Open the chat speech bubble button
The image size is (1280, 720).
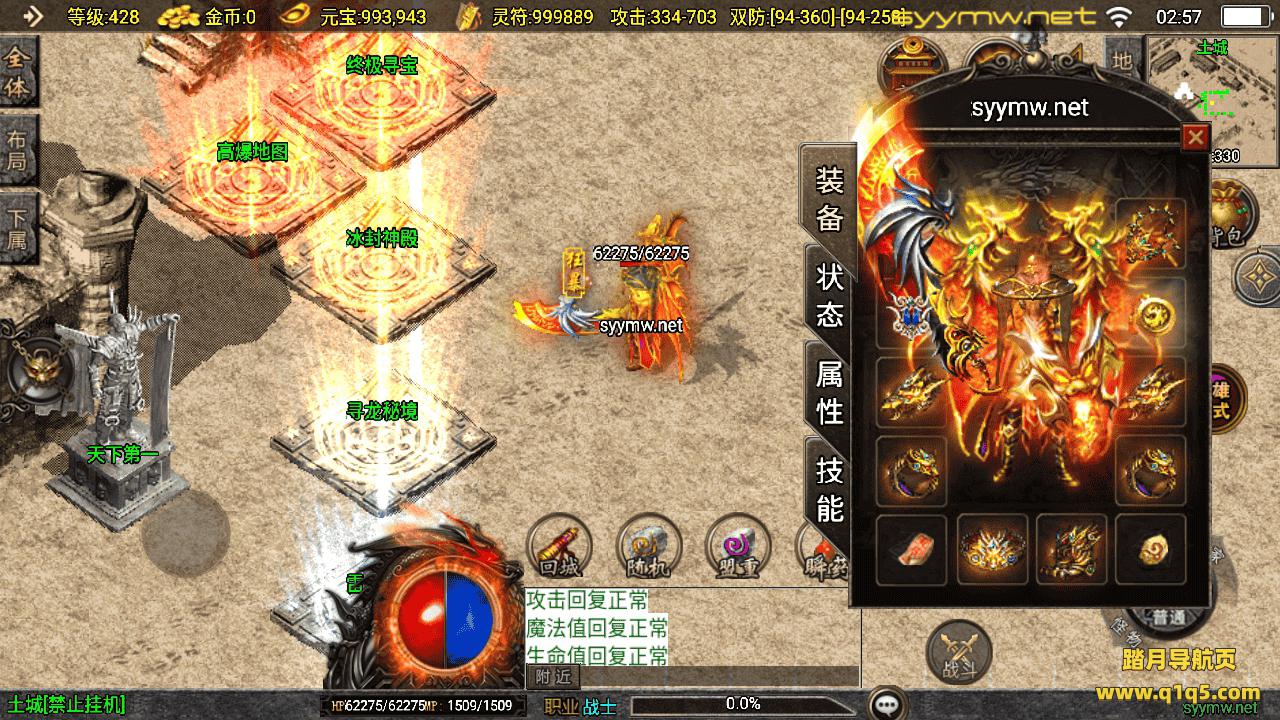[887, 704]
